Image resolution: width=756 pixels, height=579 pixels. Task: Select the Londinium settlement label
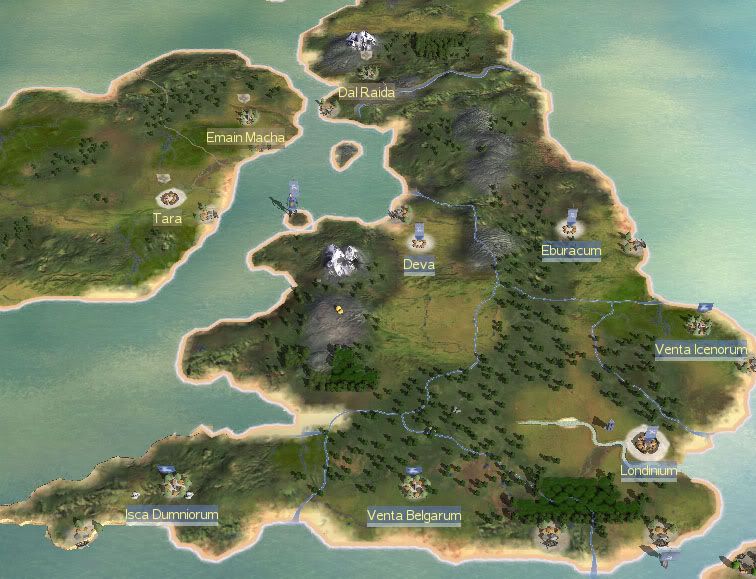[x=648, y=471]
